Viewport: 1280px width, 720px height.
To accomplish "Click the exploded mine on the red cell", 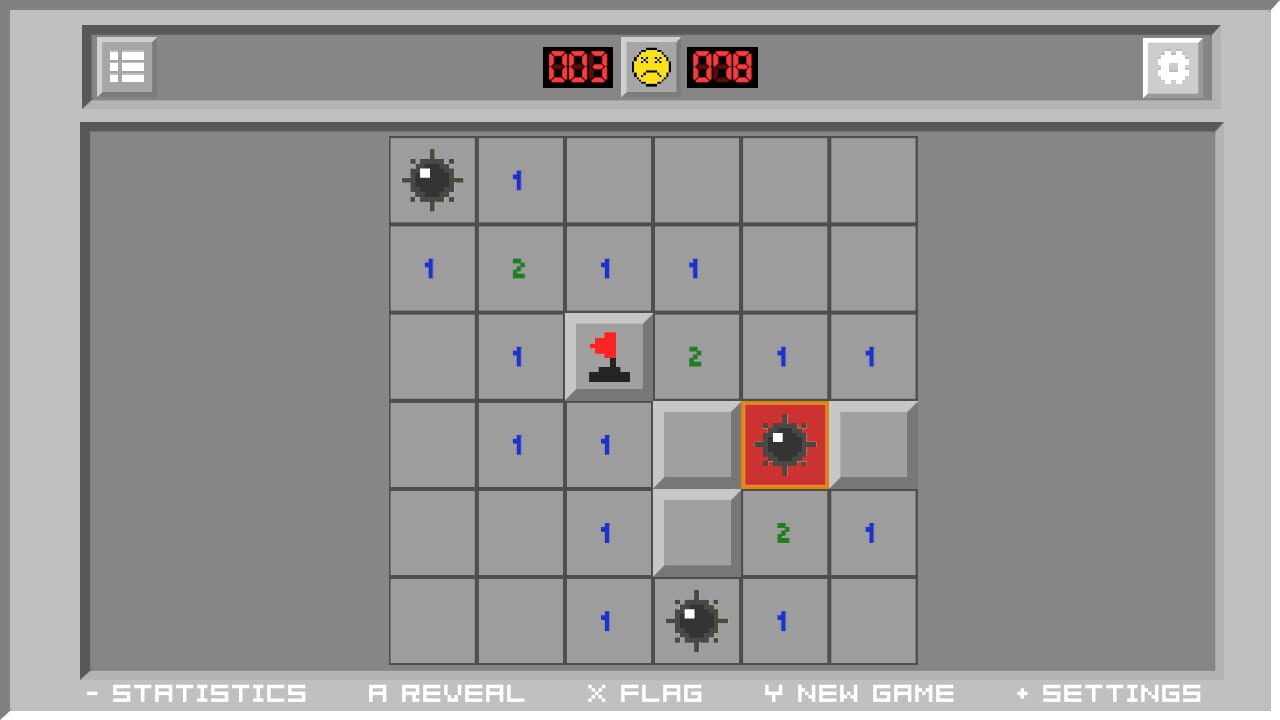I will click(785, 444).
